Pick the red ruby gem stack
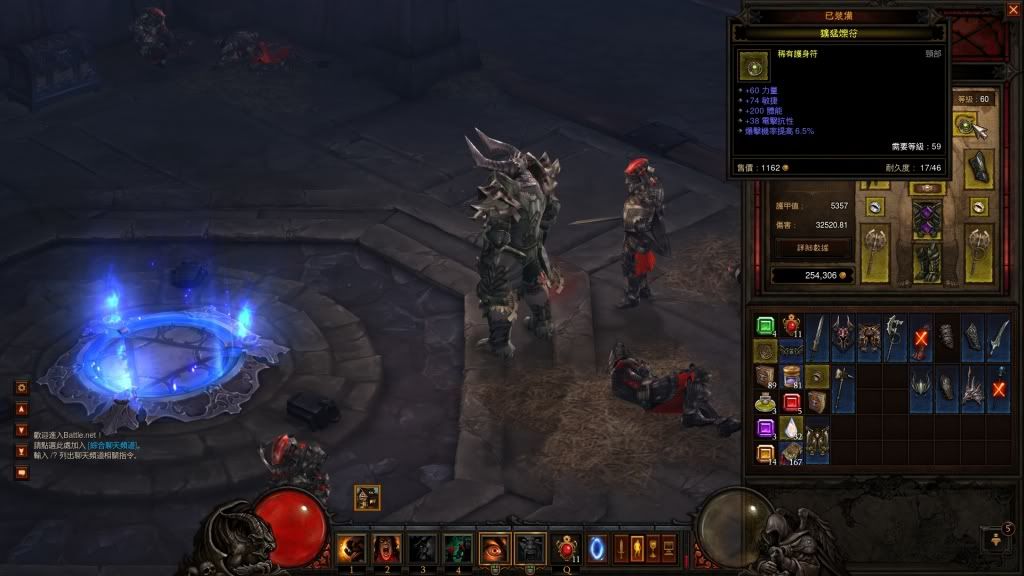The image size is (1024, 576). tap(791, 403)
